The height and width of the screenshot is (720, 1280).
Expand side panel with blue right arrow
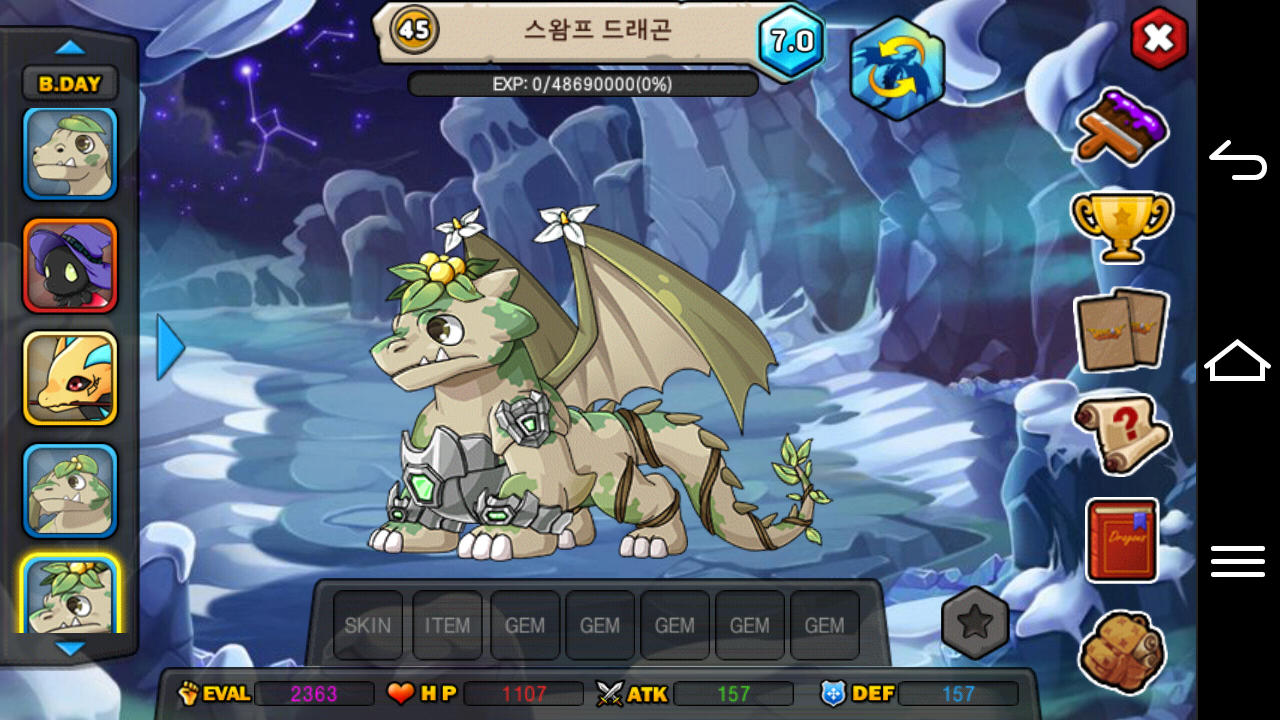point(170,347)
